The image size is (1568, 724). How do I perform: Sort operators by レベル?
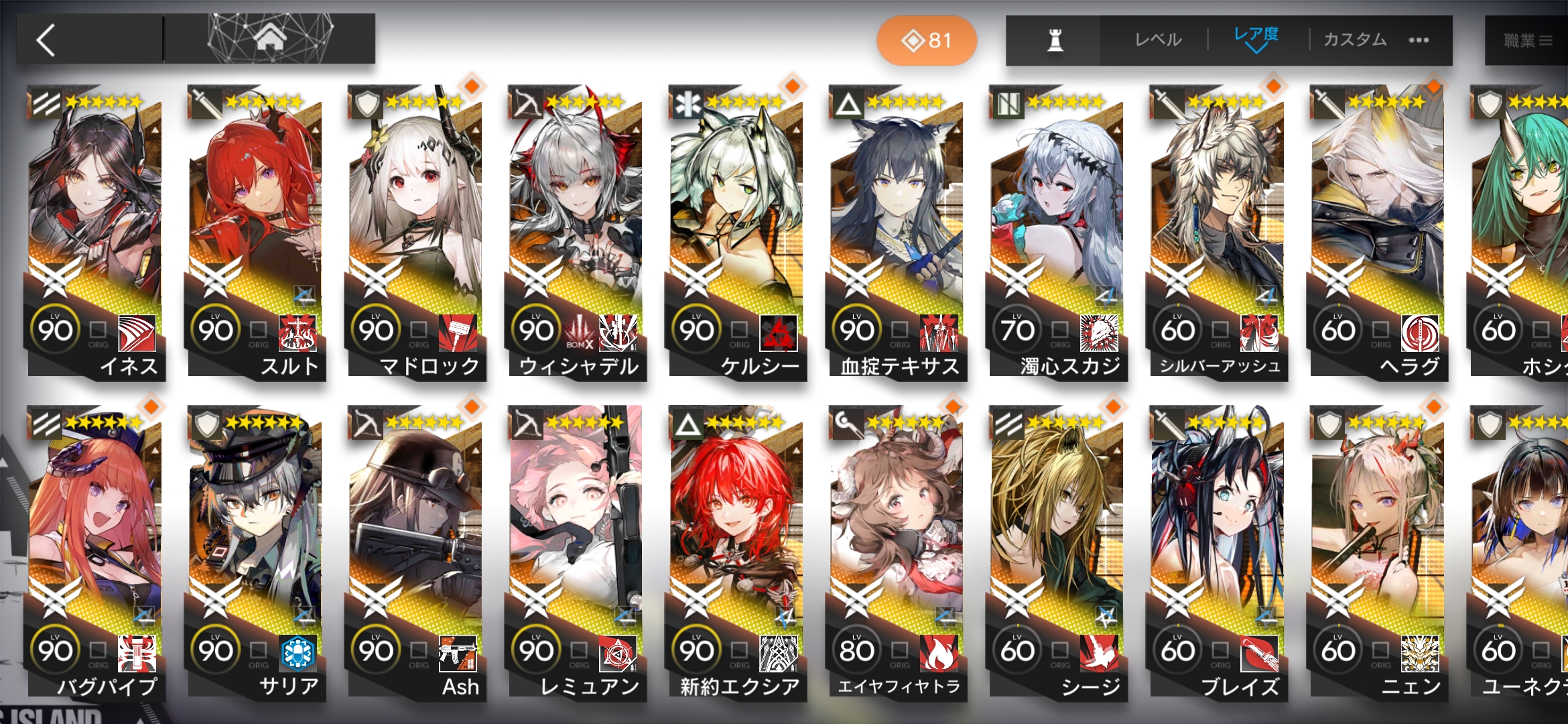1158,40
